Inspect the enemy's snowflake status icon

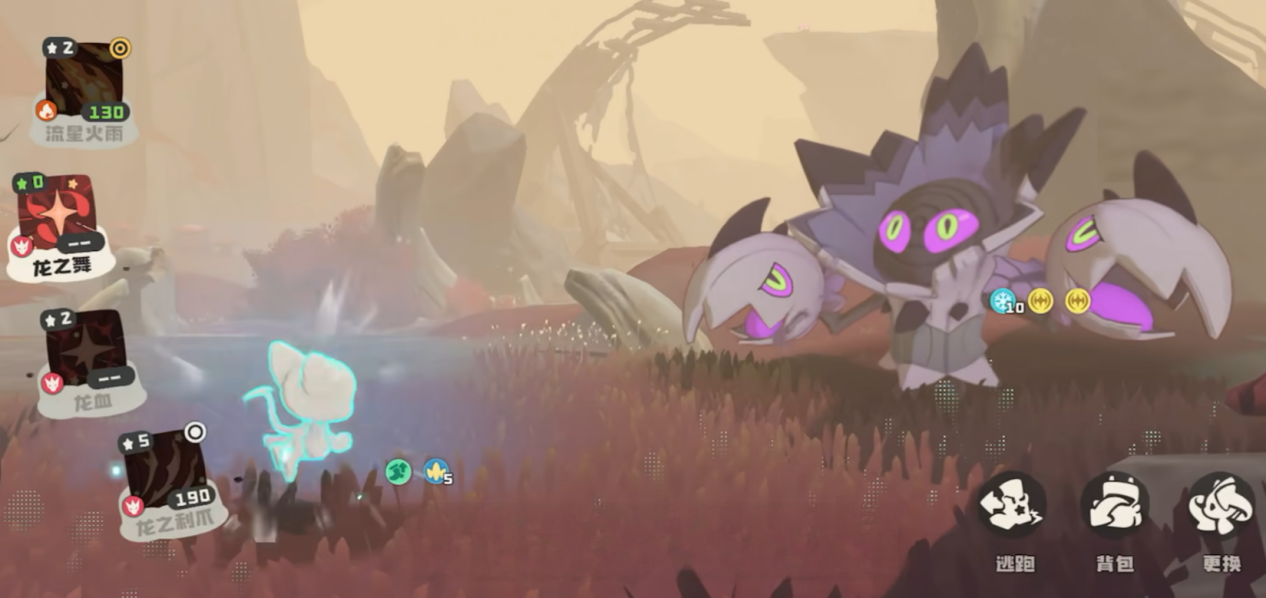1001,300
